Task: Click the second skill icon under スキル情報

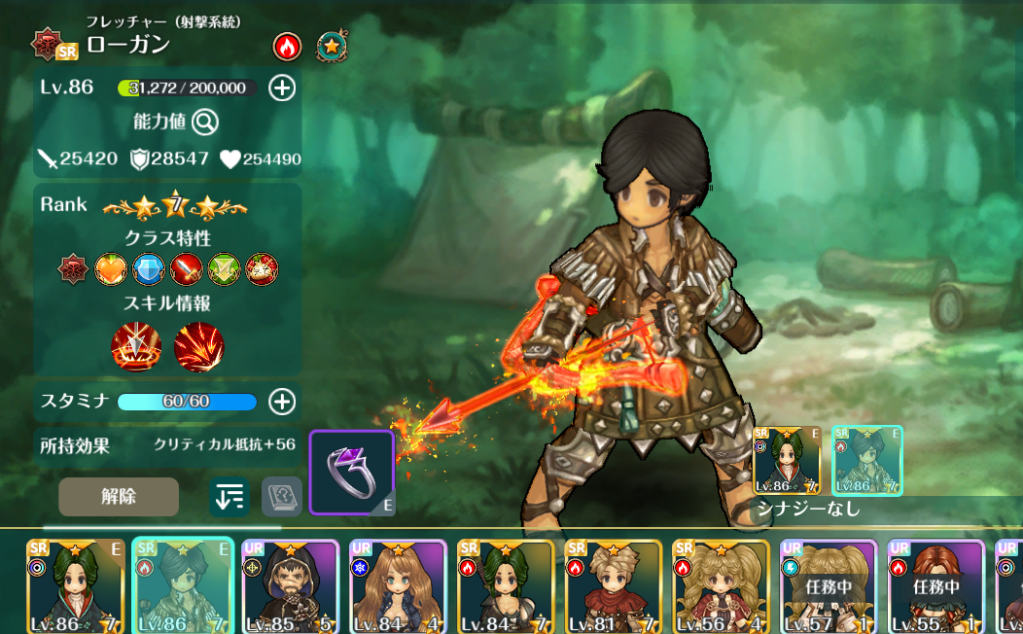Action: (199, 346)
